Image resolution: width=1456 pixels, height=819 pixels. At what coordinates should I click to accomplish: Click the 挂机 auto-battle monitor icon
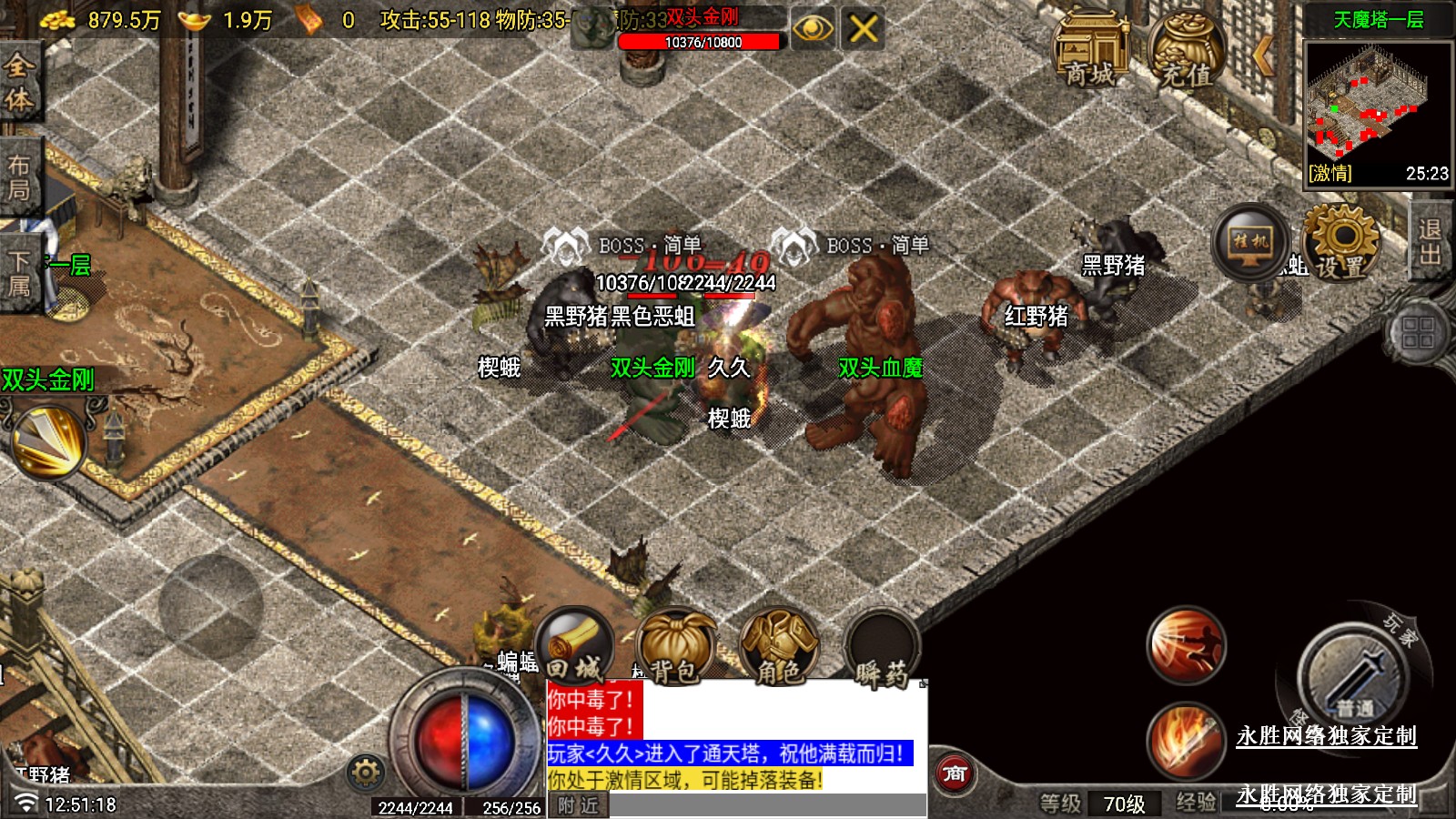[1250, 241]
